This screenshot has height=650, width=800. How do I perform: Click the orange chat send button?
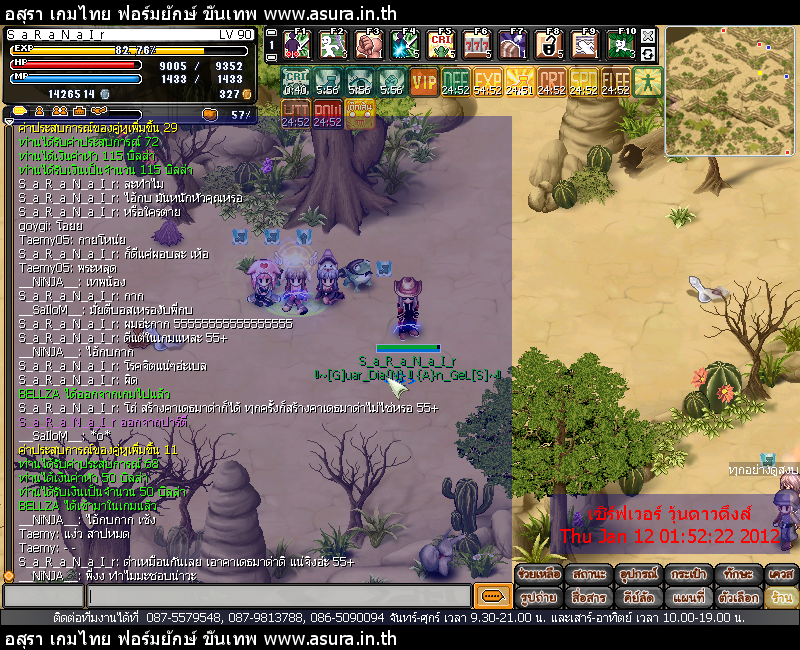coord(491,596)
